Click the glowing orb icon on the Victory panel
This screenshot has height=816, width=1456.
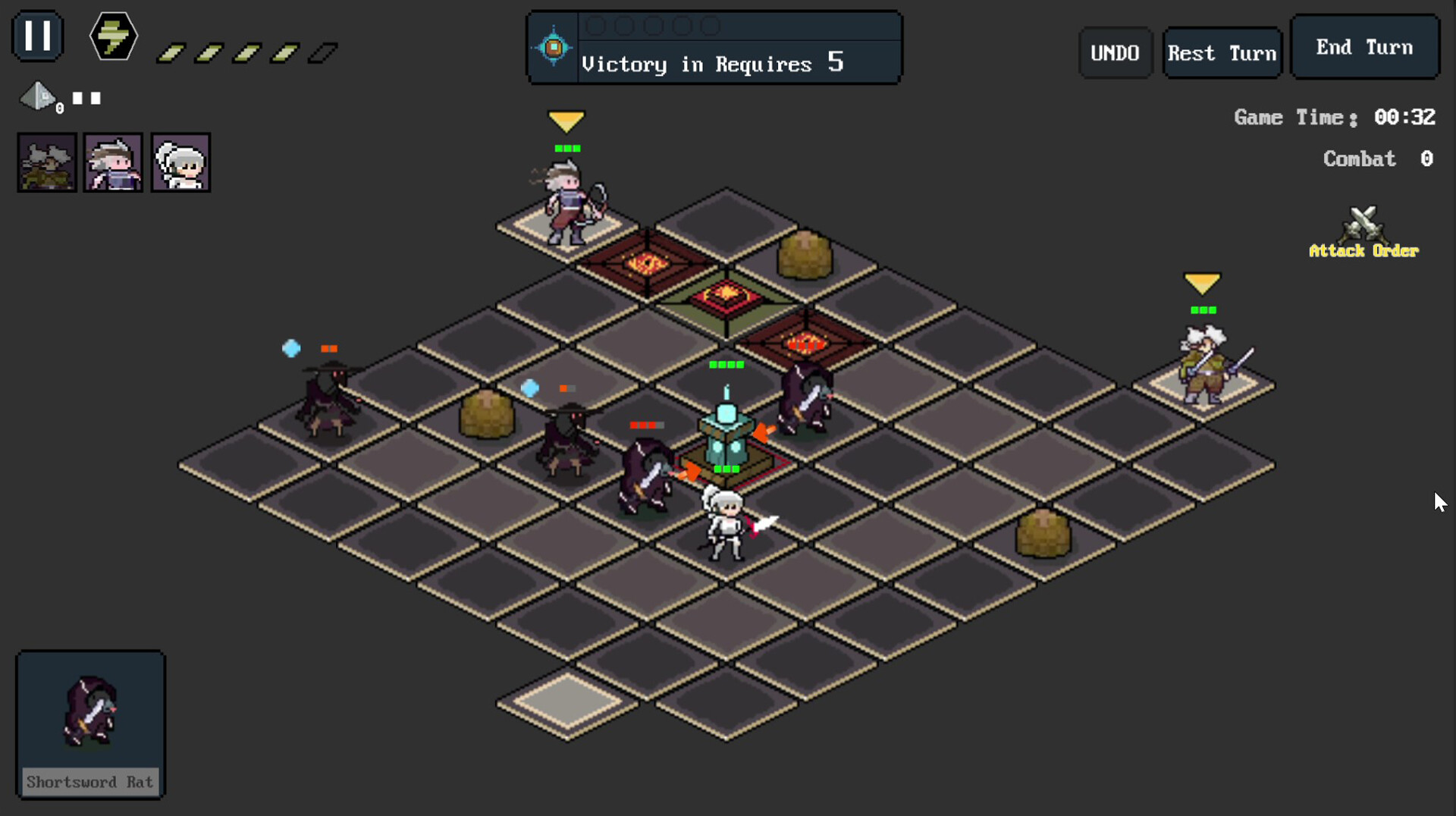pyautogui.click(x=553, y=47)
